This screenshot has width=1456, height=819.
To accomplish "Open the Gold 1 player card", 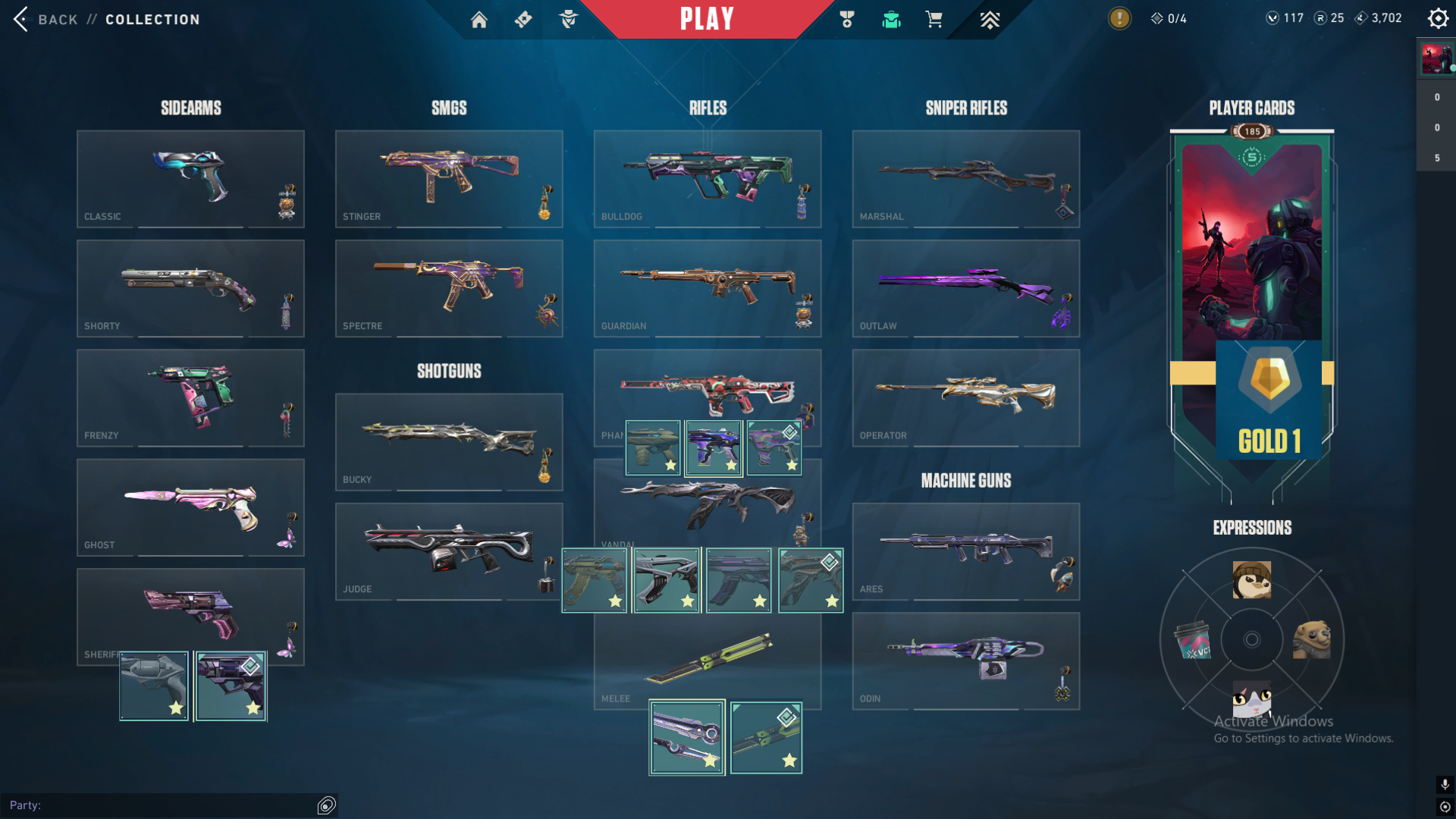I will (1252, 303).
